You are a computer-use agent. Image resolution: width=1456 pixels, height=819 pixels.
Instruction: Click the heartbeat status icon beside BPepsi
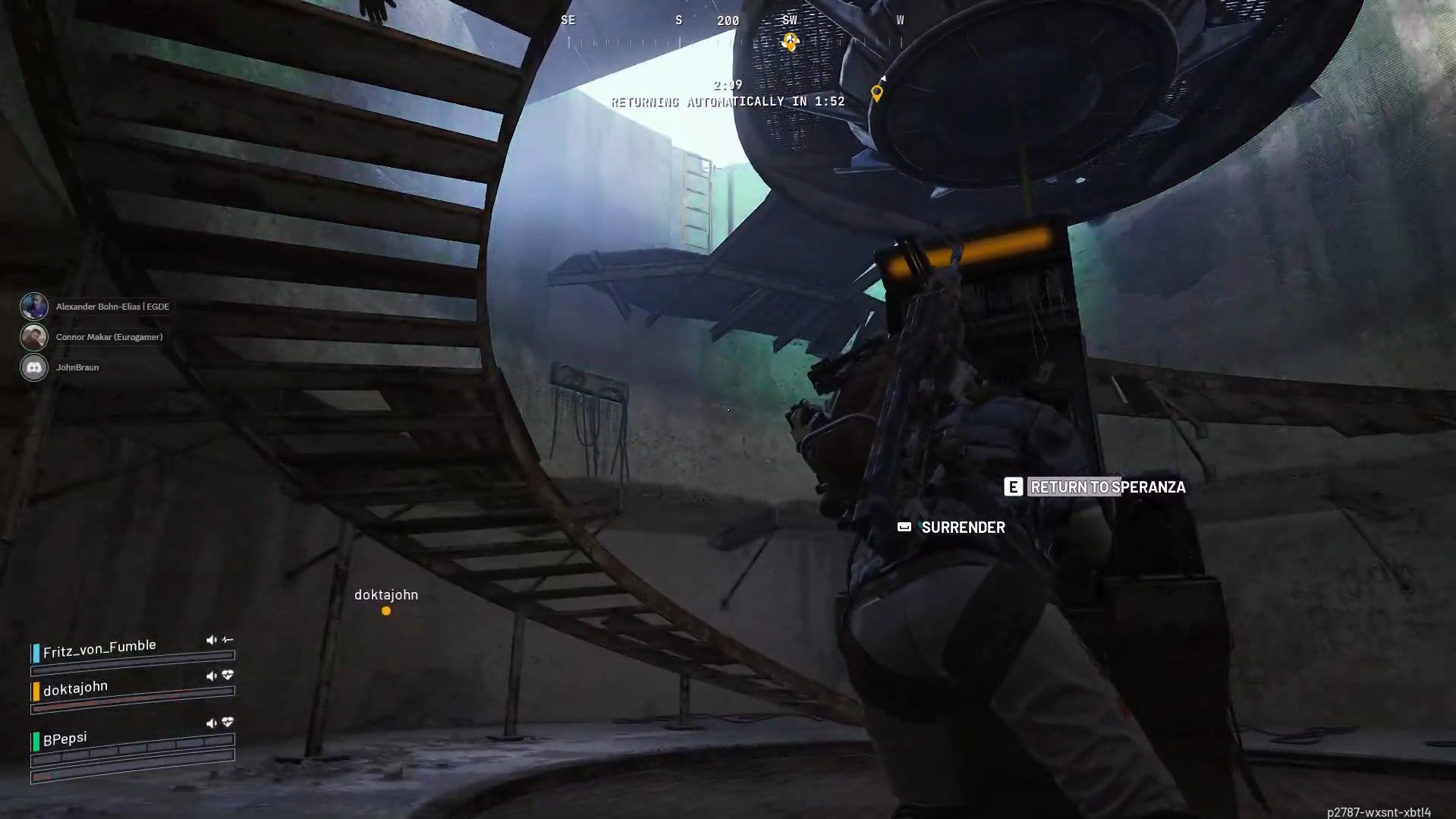(x=227, y=722)
